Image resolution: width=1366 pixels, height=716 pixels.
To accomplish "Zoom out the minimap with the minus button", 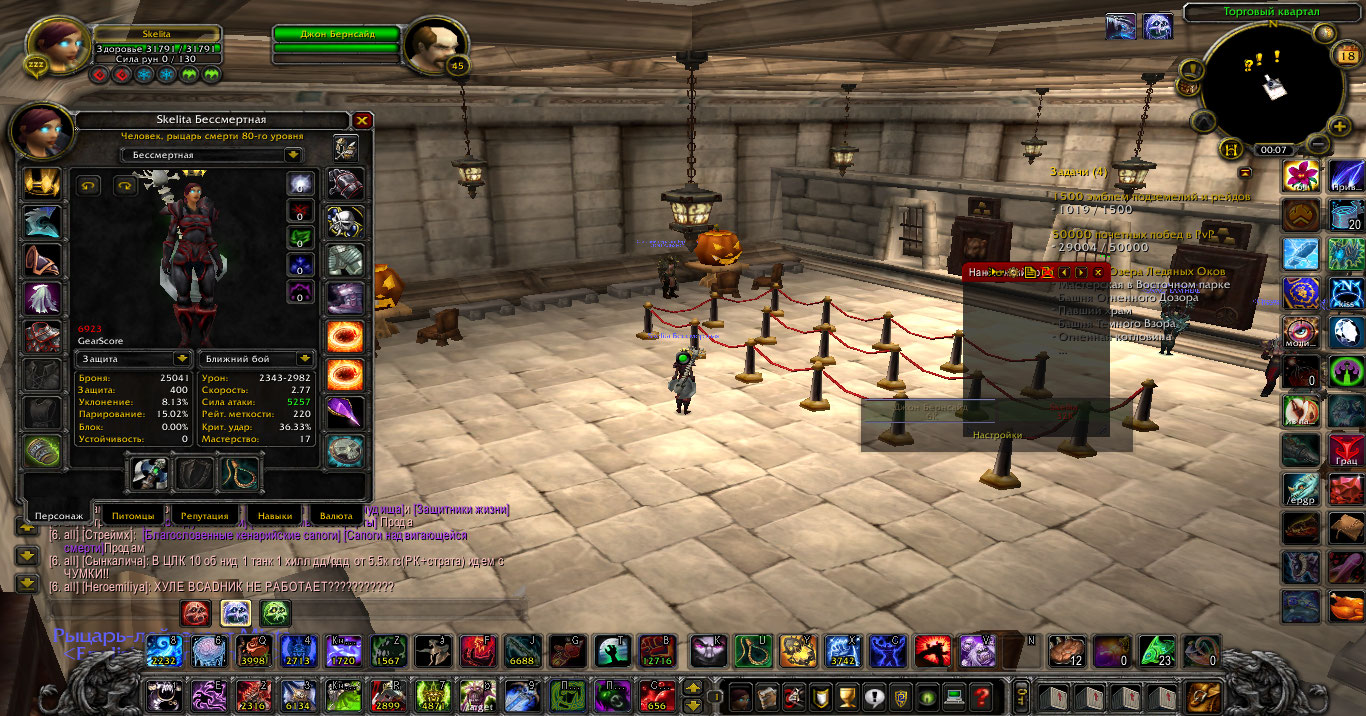I will (x=1318, y=144).
